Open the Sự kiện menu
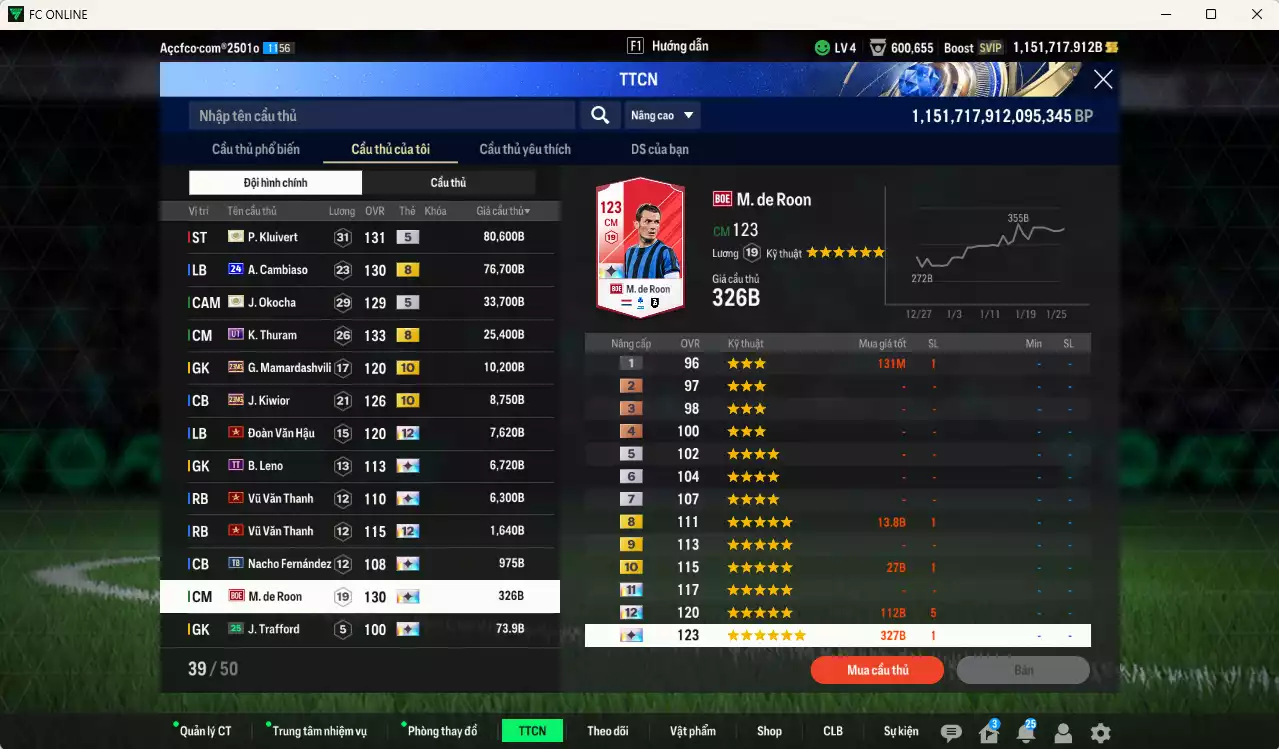The width and height of the screenshot is (1279, 749). click(901, 731)
